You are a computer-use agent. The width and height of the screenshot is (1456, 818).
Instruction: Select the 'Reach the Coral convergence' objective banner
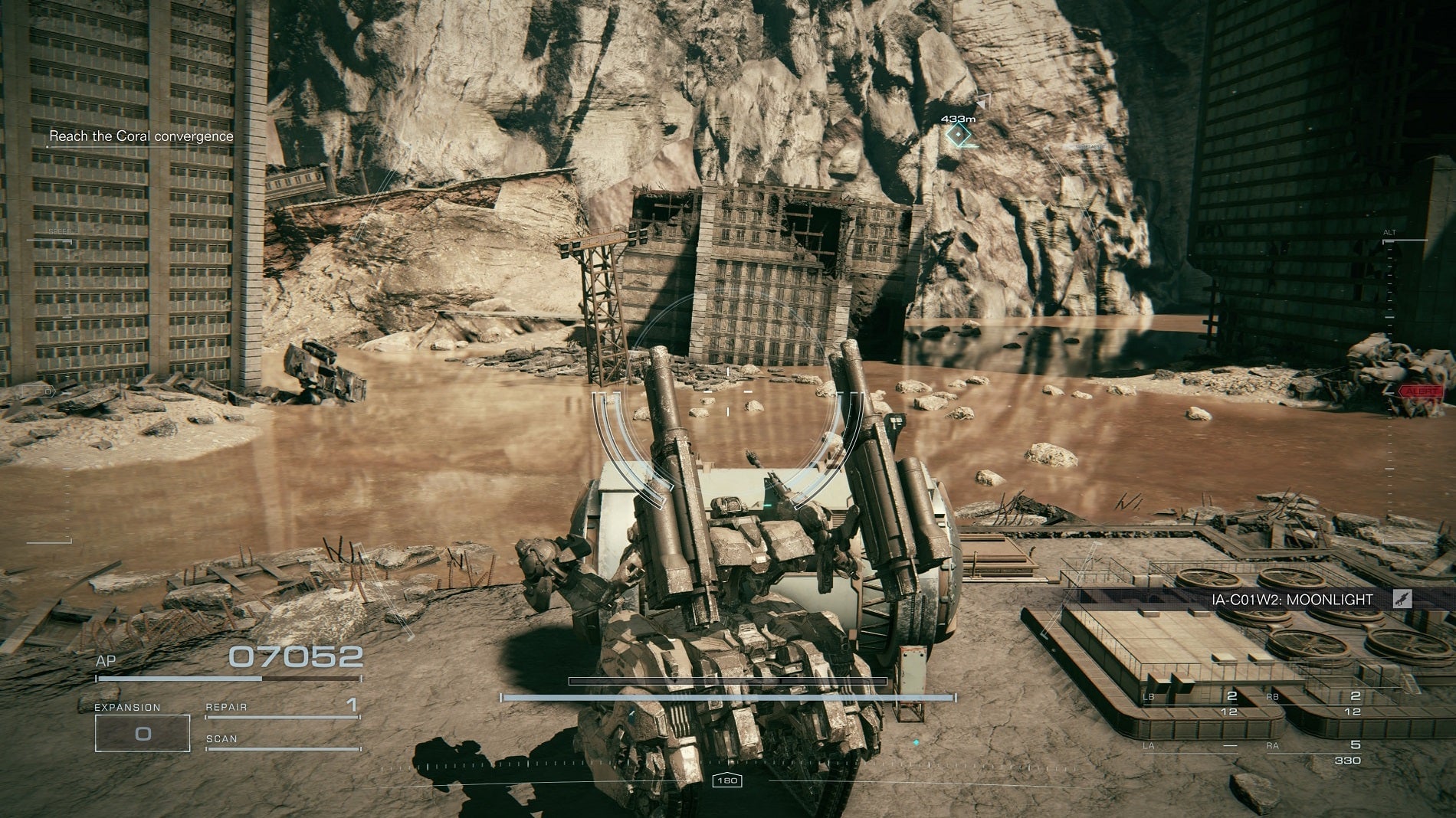point(142,136)
